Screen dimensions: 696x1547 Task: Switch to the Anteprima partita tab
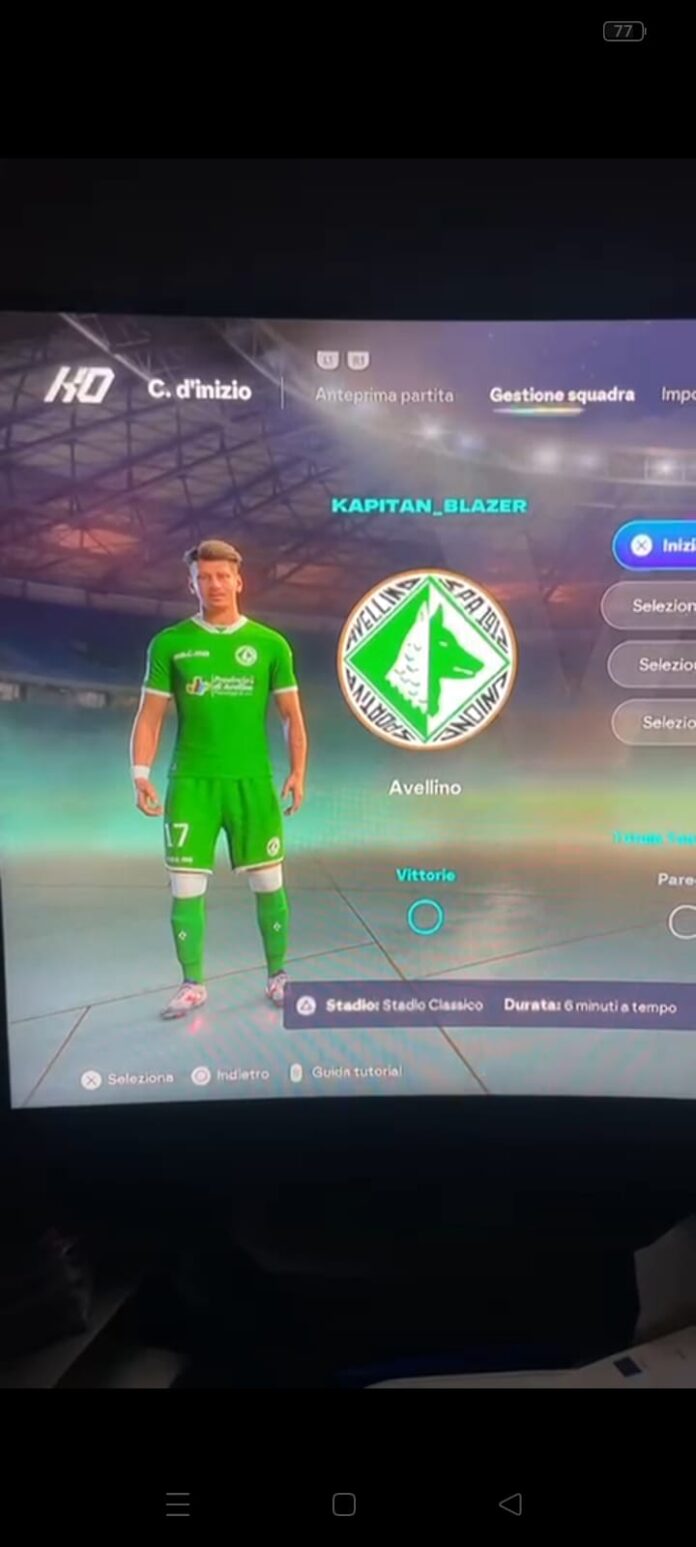point(384,395)
